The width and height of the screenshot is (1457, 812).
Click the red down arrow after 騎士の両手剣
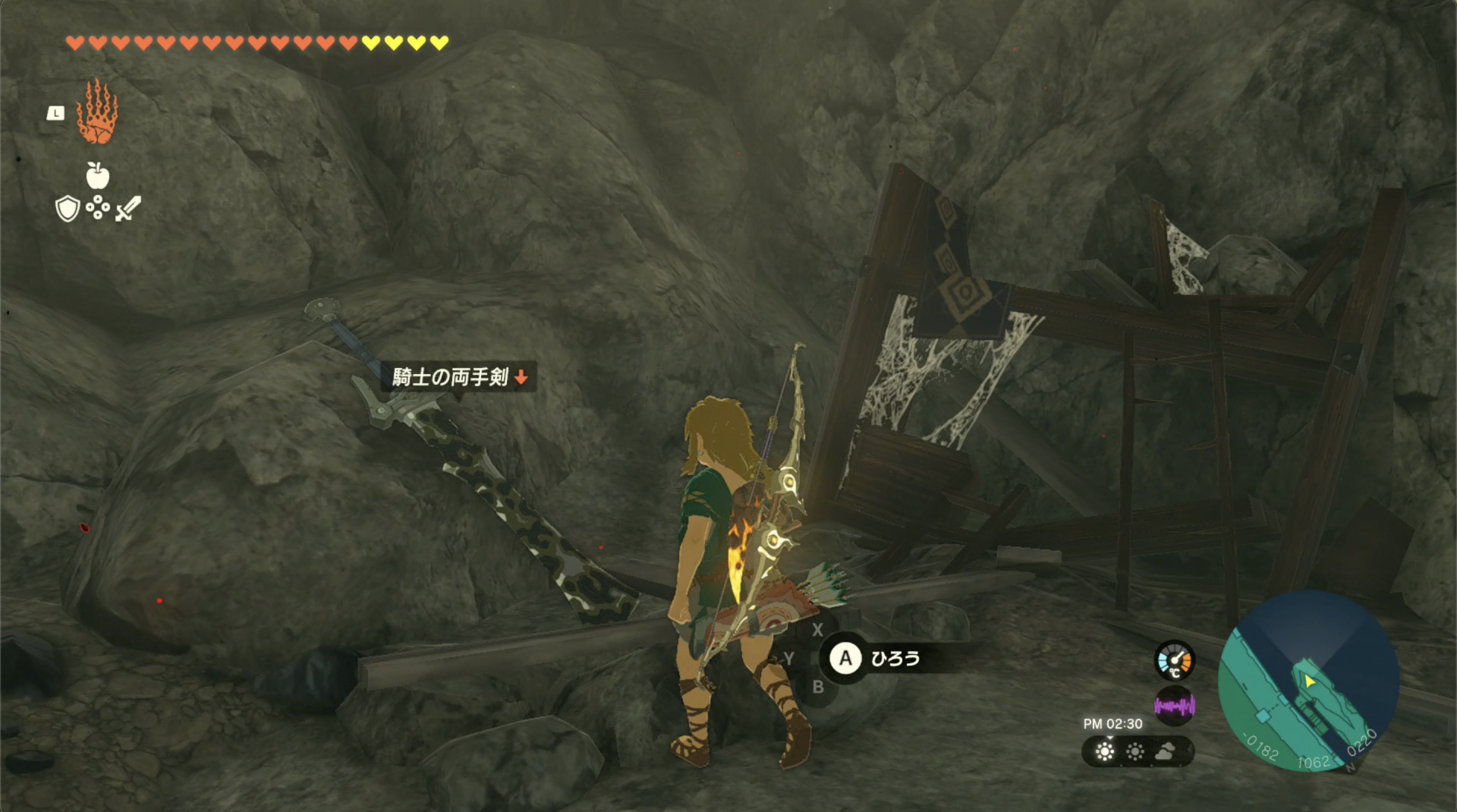pyautogui.click(x=522, y=376)
